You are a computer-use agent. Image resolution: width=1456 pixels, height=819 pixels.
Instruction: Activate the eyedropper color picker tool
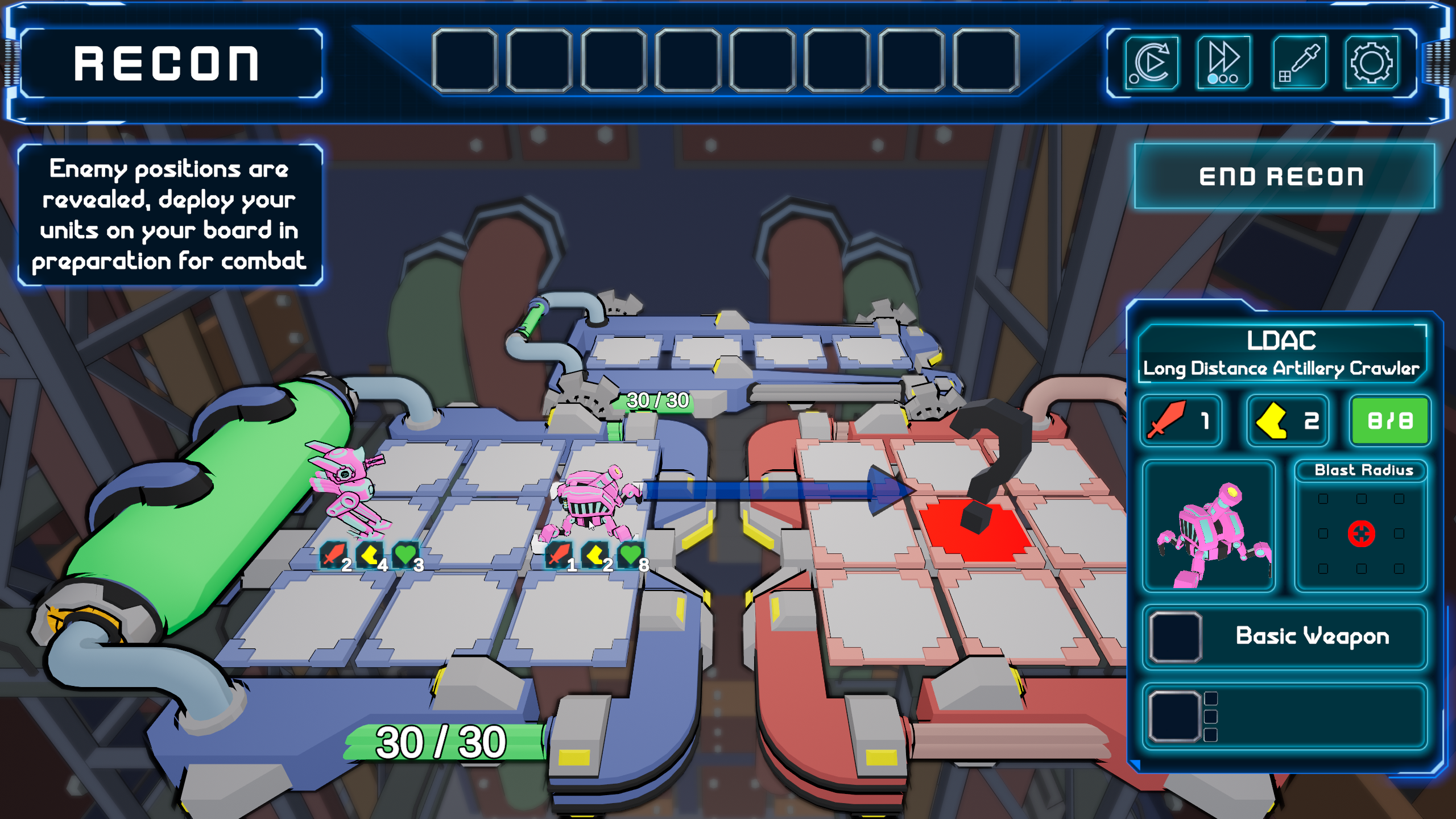1298,63
